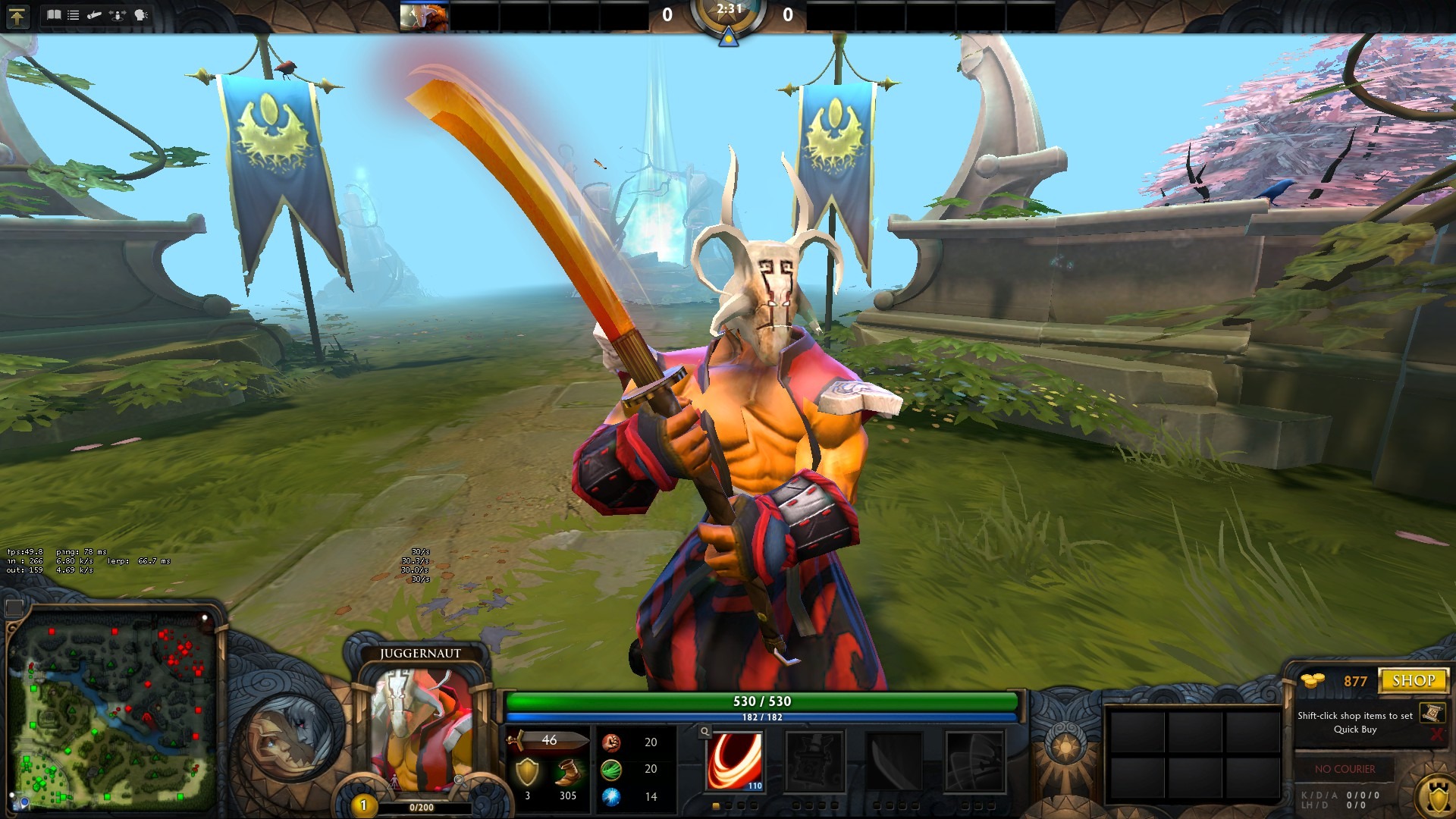1456x819 pixels.
Task: Click the greyed-out Healing Ward ability slot
Action: point(814,761)
